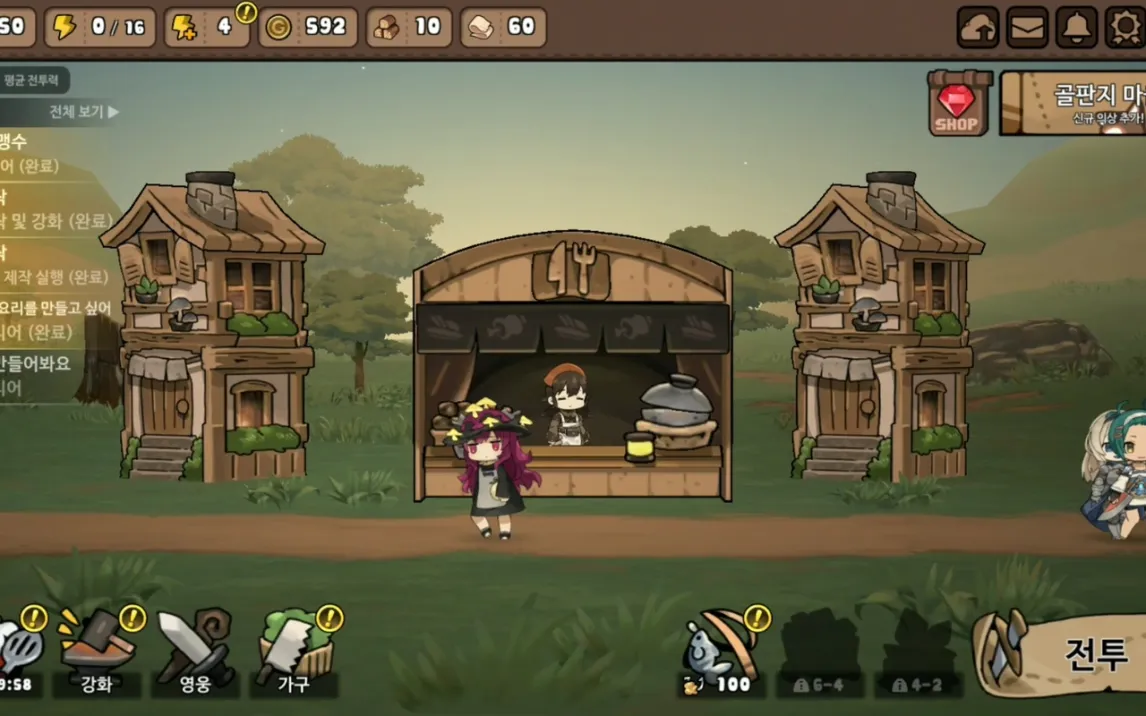Open the ruby gem SHOP
Screen dimensions: 1146x716
click(958, 102)
